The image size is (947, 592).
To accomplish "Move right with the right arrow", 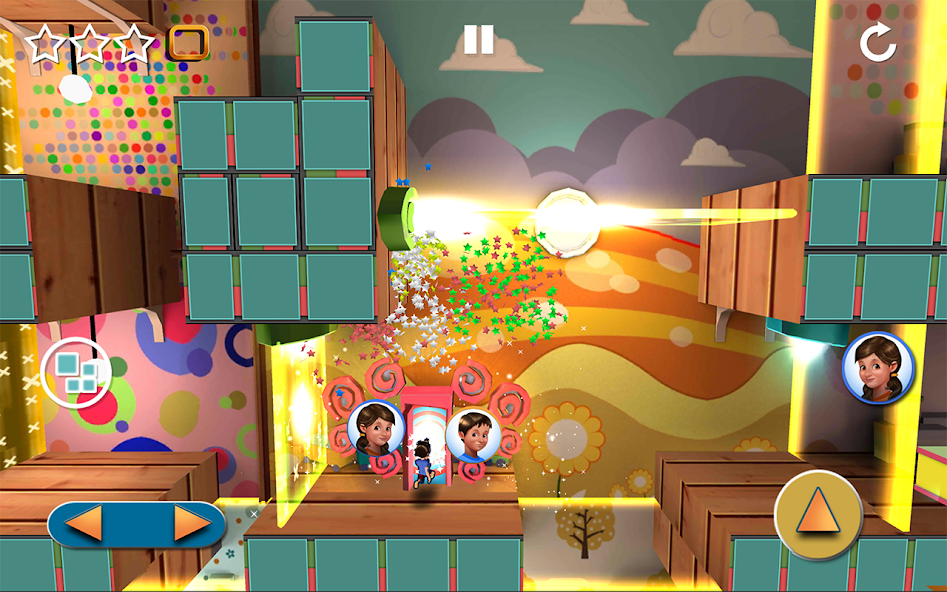I will tap(191, 523).
